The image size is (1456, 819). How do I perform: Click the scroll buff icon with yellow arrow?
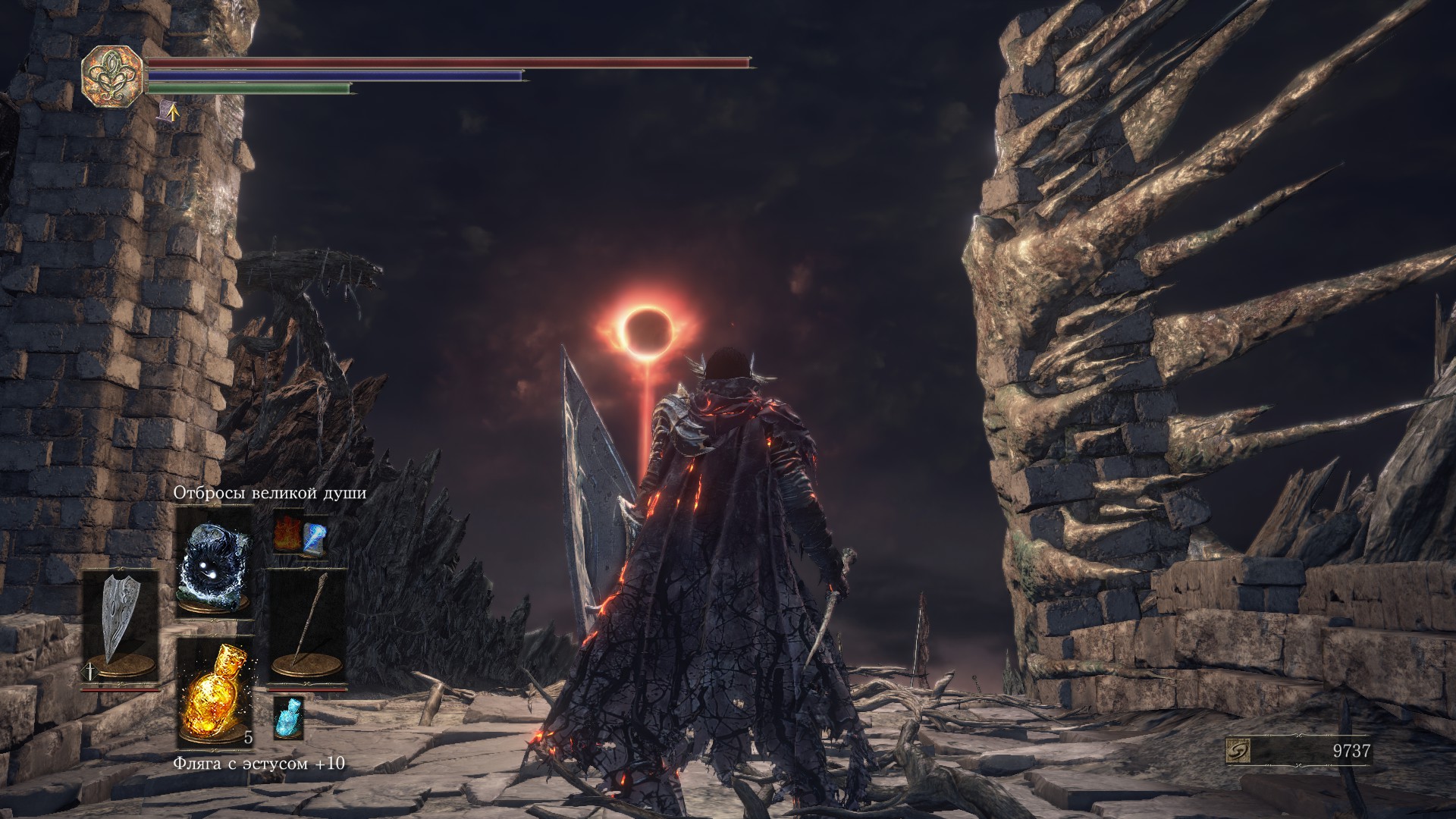(169, 112)
